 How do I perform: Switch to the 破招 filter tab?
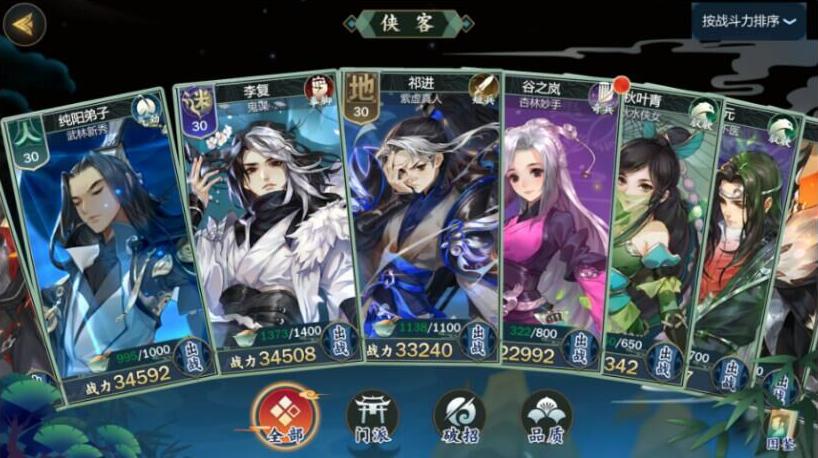[x=458, y=416]
